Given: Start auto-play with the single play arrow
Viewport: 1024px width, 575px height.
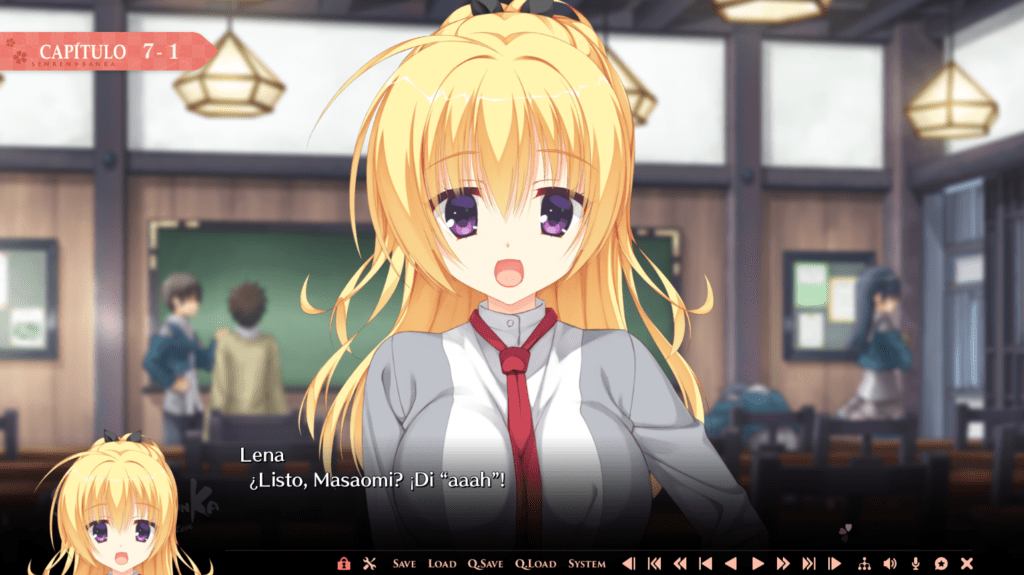Looking at the screenshot, I should [757, 564].
